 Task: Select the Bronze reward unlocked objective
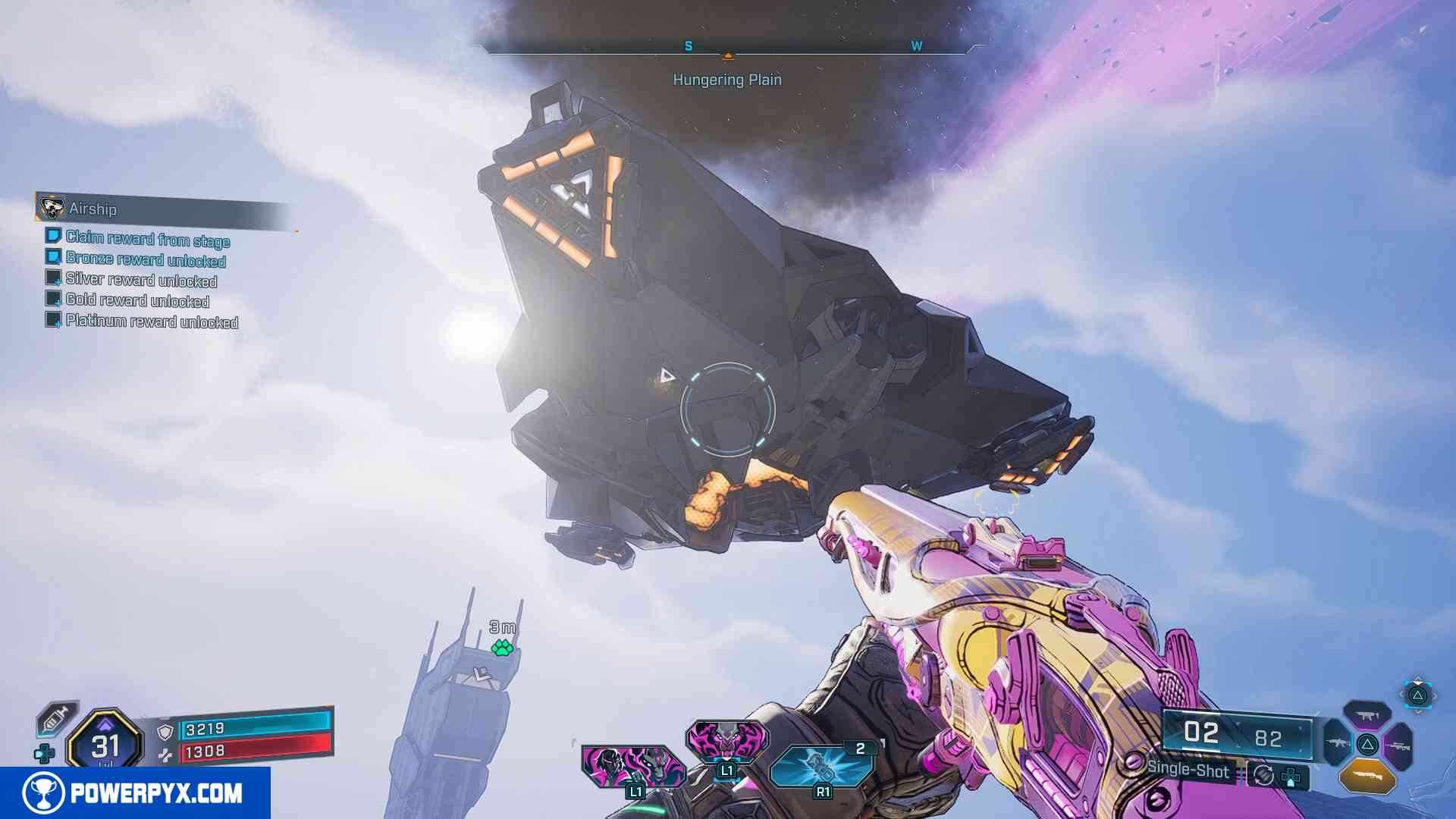pos(145,259)
